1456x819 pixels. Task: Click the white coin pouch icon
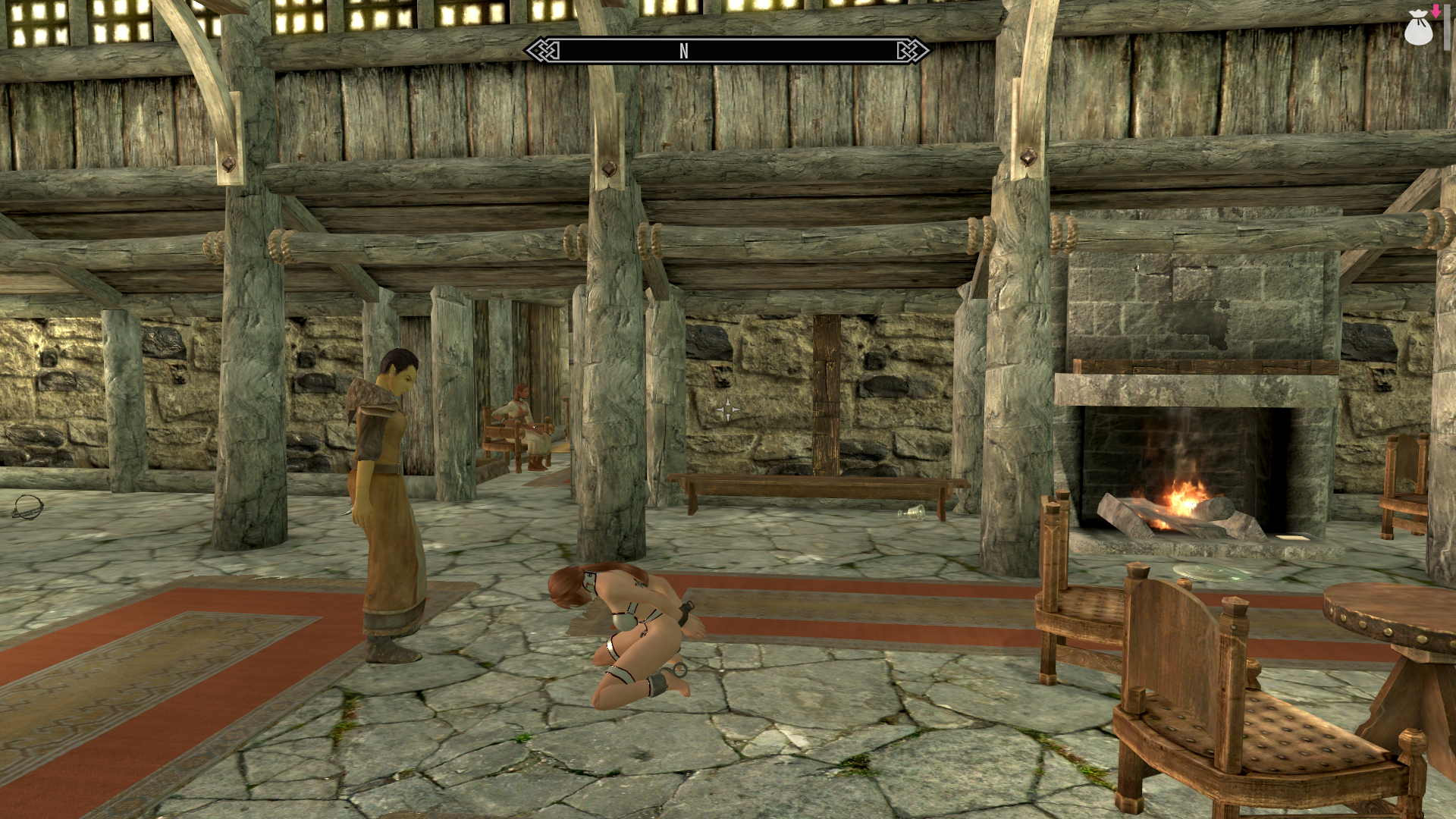click(x=1419, y=27)
